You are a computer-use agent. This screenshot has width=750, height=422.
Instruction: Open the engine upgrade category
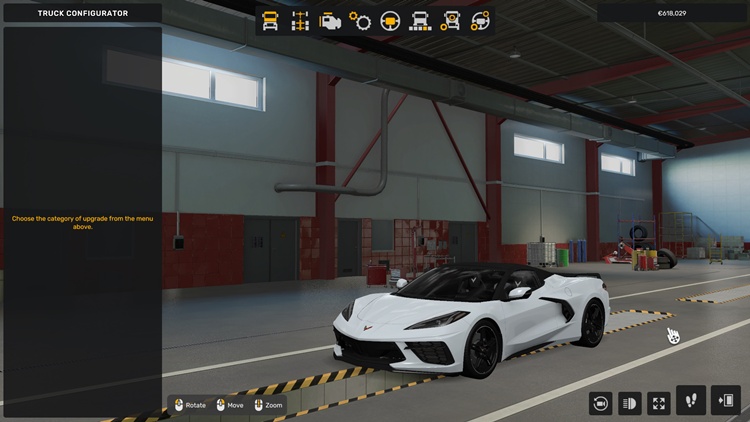pos(330,20)
